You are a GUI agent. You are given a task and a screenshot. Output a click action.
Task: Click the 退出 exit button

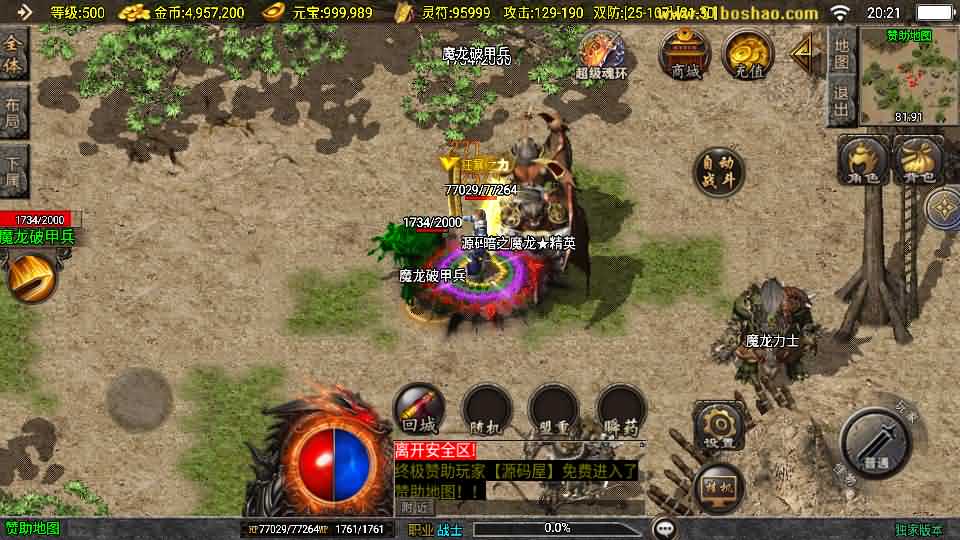[841, 102]
